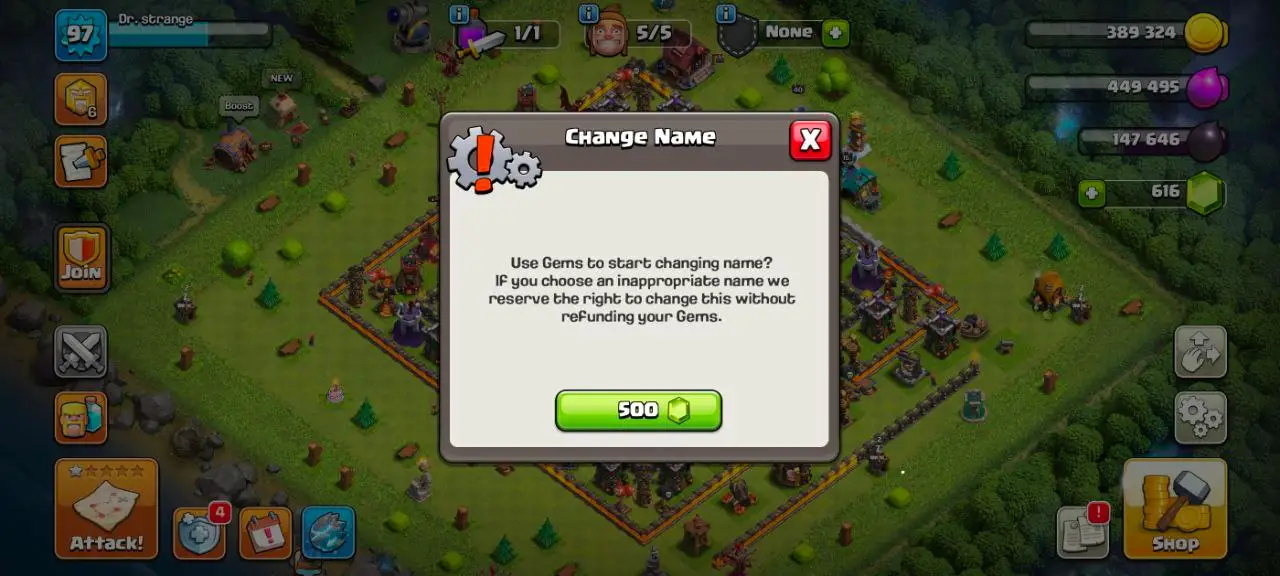This screenshot has height=576, width=1280.
Task: Add a shield using the plus button
Action: tap(835, 33)
